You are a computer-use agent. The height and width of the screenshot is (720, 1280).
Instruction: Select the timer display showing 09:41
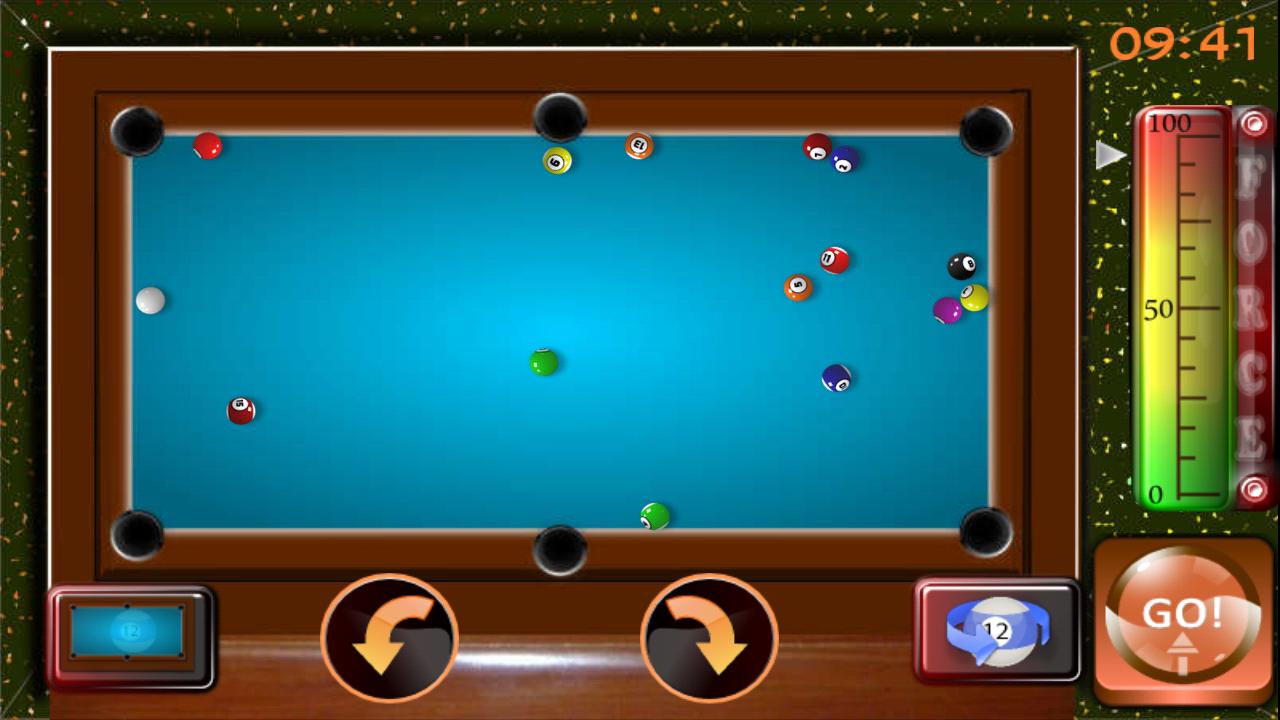[1185, 42]
